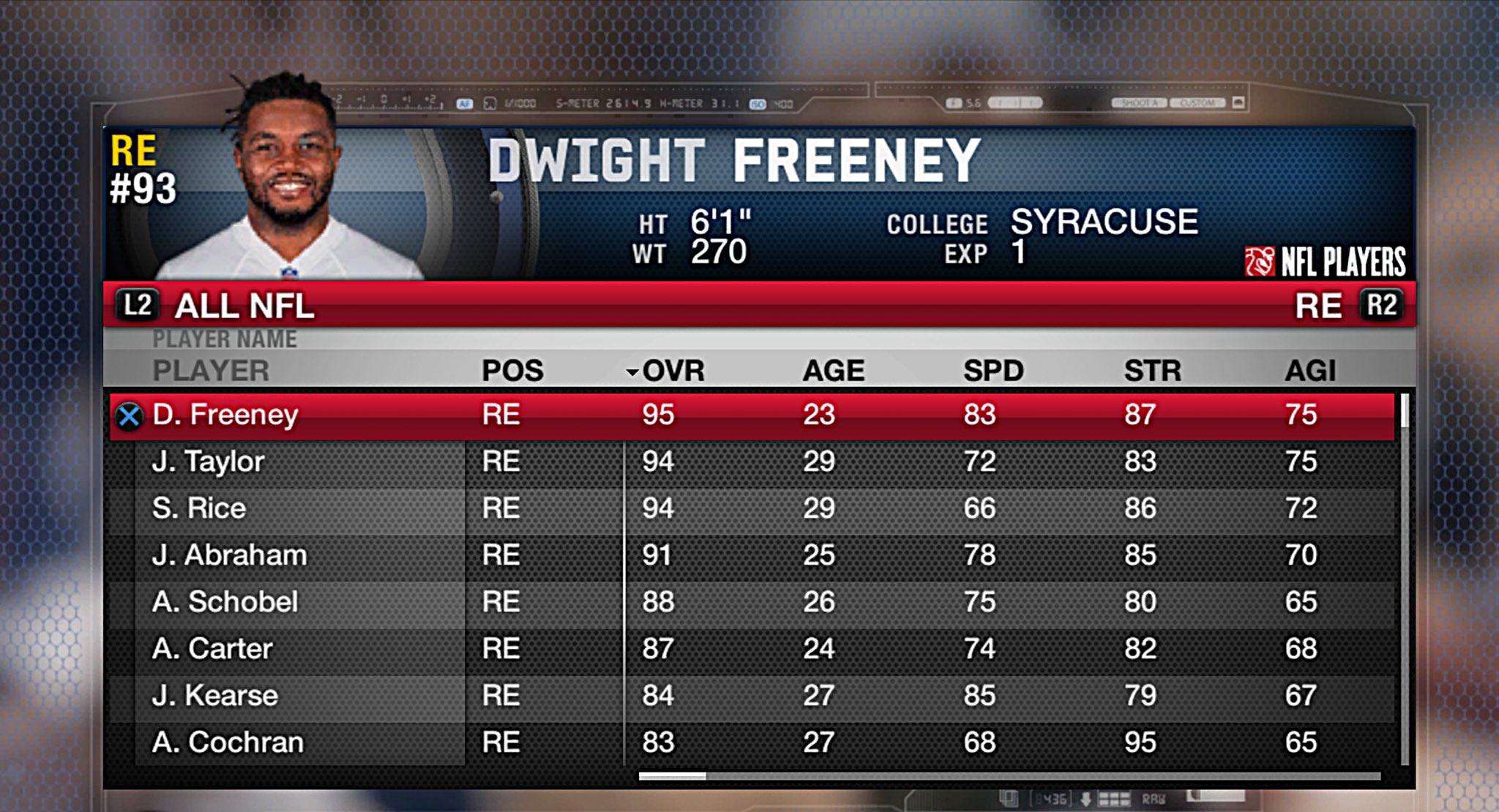
Task: Pick A. Cochran in the roster list
Action: point(228,743)
